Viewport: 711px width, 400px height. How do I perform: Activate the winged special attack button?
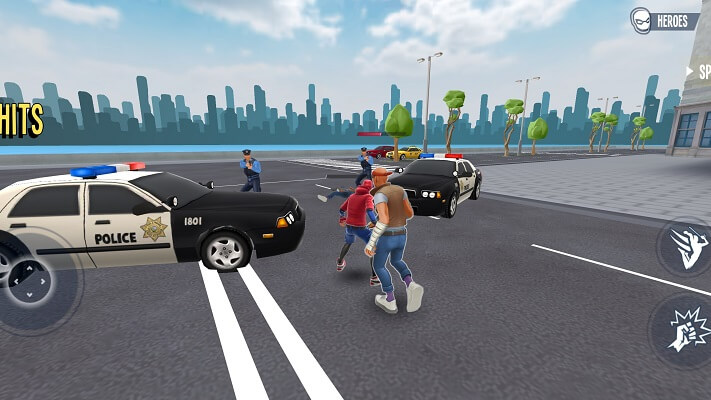(x=688, y=247)
